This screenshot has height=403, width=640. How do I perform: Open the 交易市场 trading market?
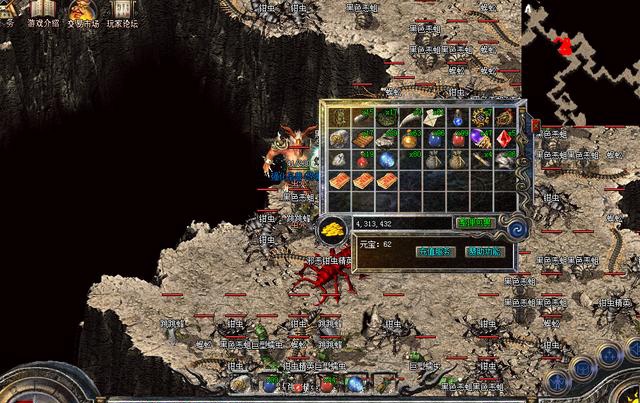(82, 11)
